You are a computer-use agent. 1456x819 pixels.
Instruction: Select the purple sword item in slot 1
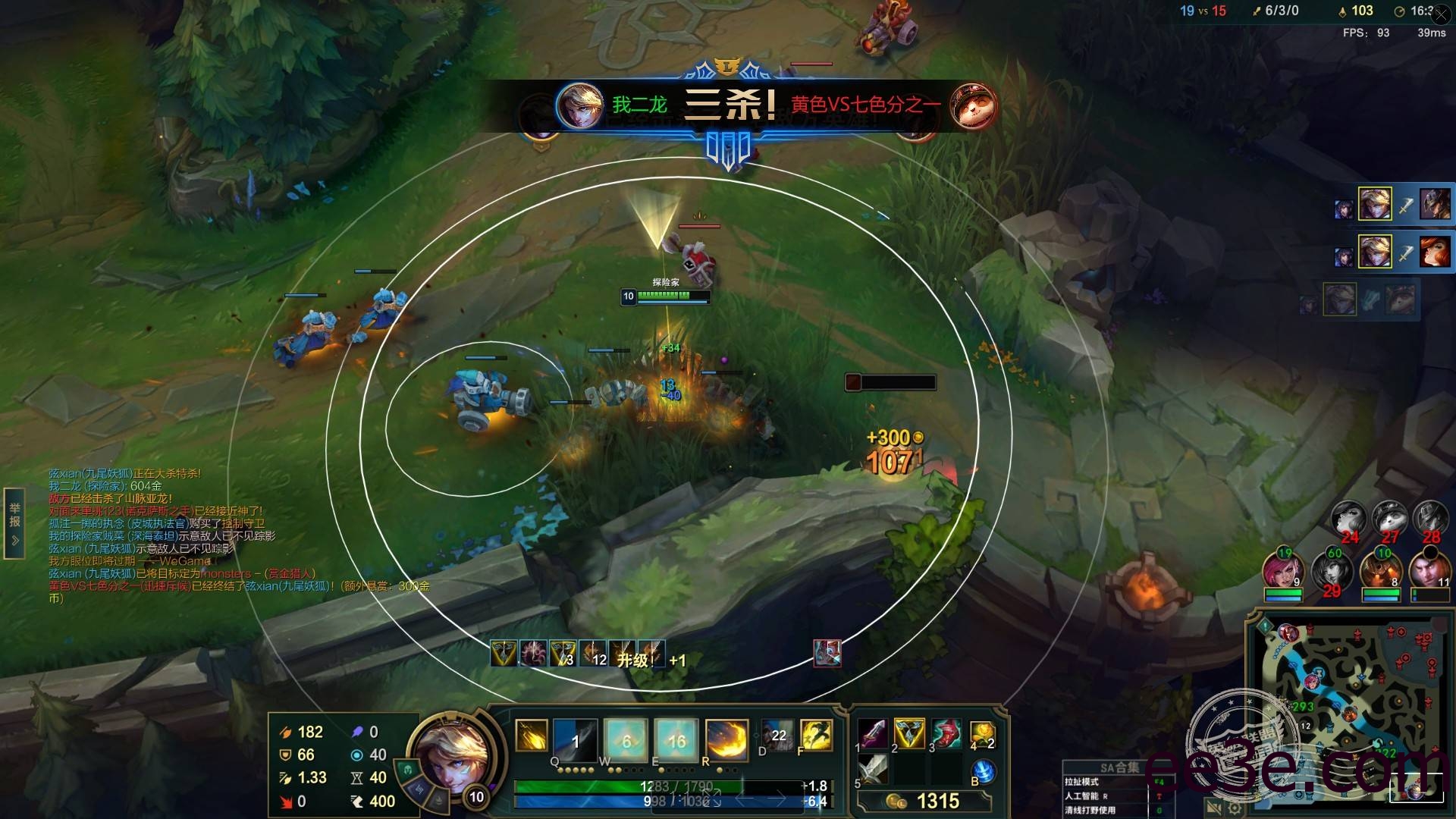click(874, 734)
